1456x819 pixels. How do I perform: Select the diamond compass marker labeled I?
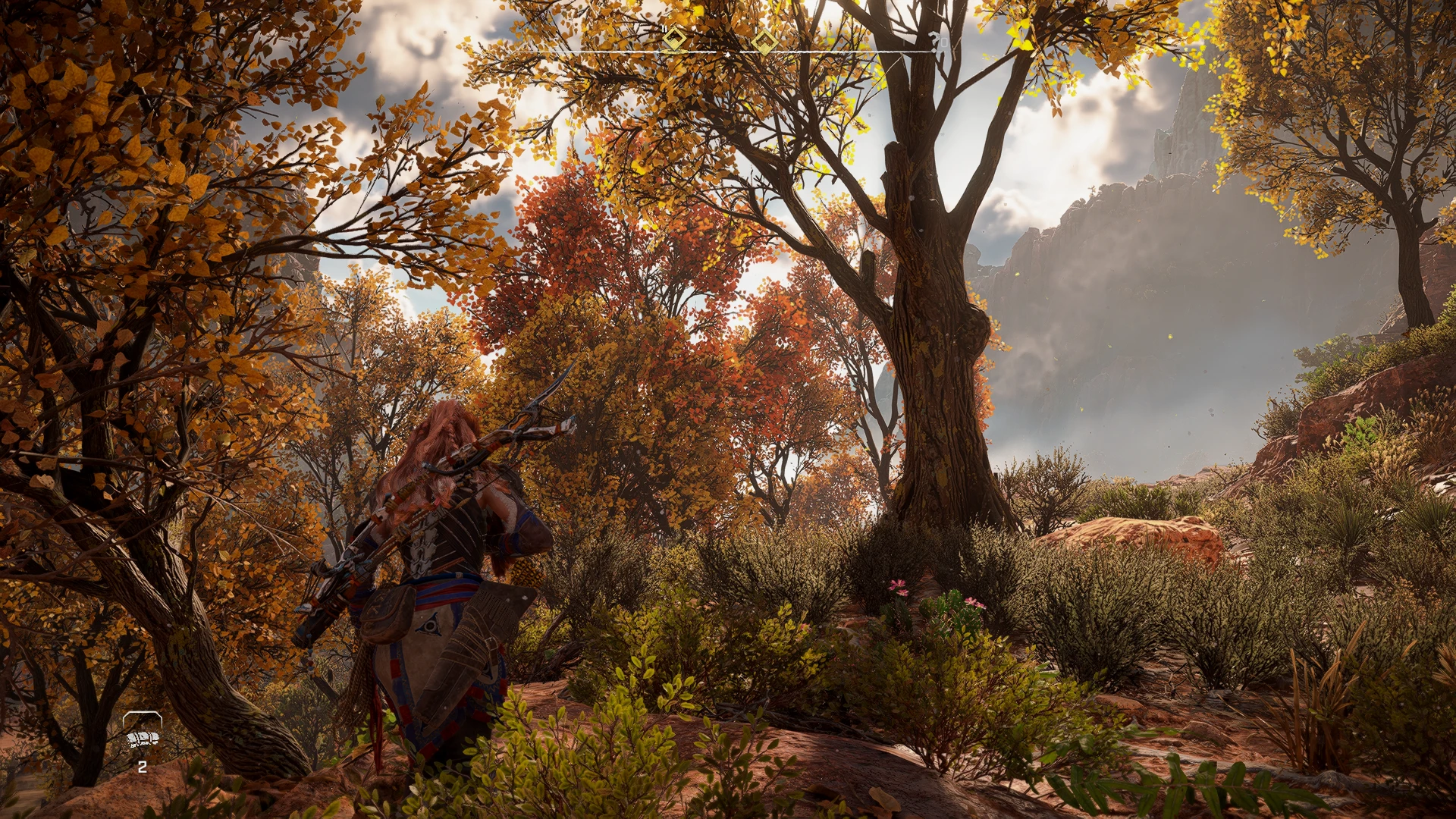(x=764, y=42)
